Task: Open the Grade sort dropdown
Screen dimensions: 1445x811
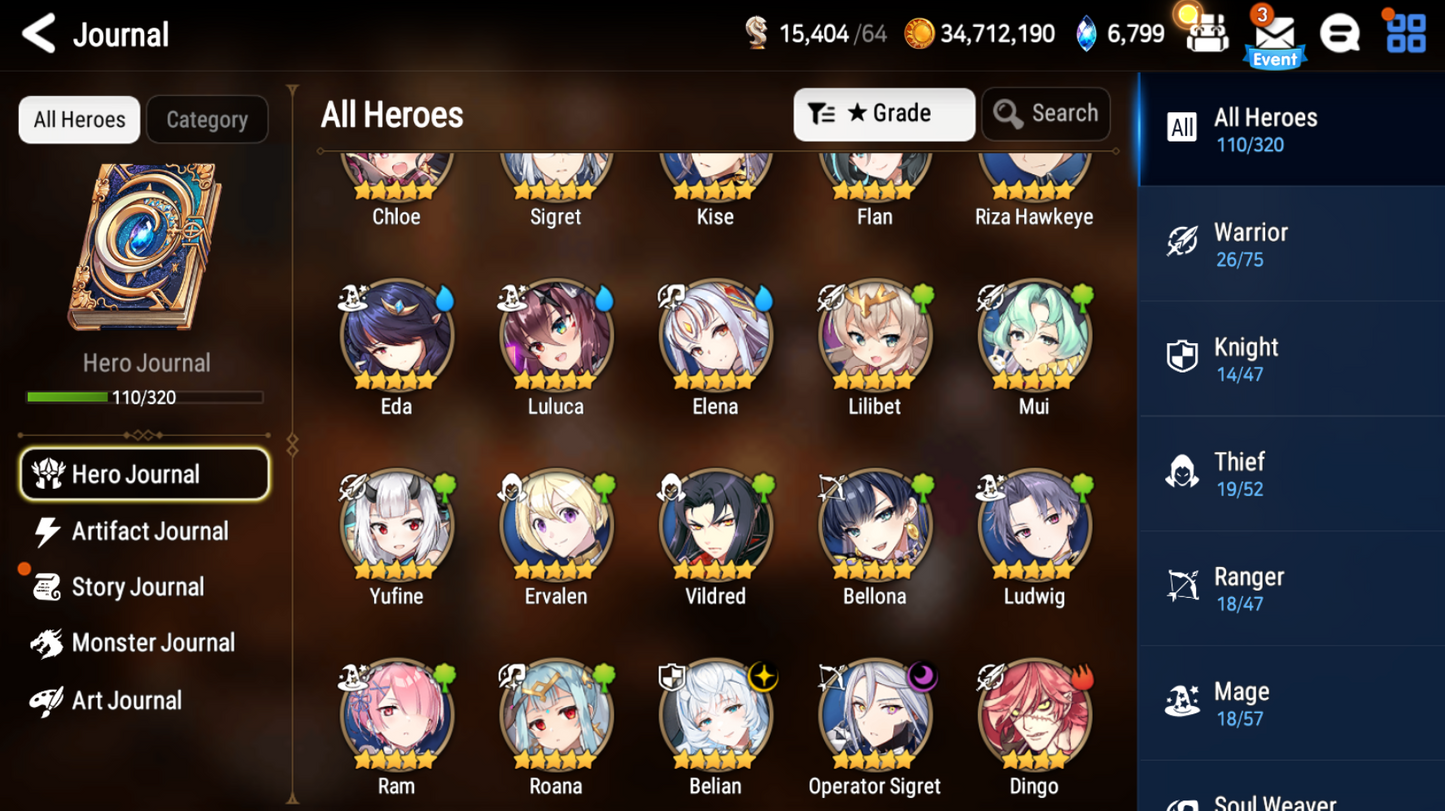Action: pos(883,114)
